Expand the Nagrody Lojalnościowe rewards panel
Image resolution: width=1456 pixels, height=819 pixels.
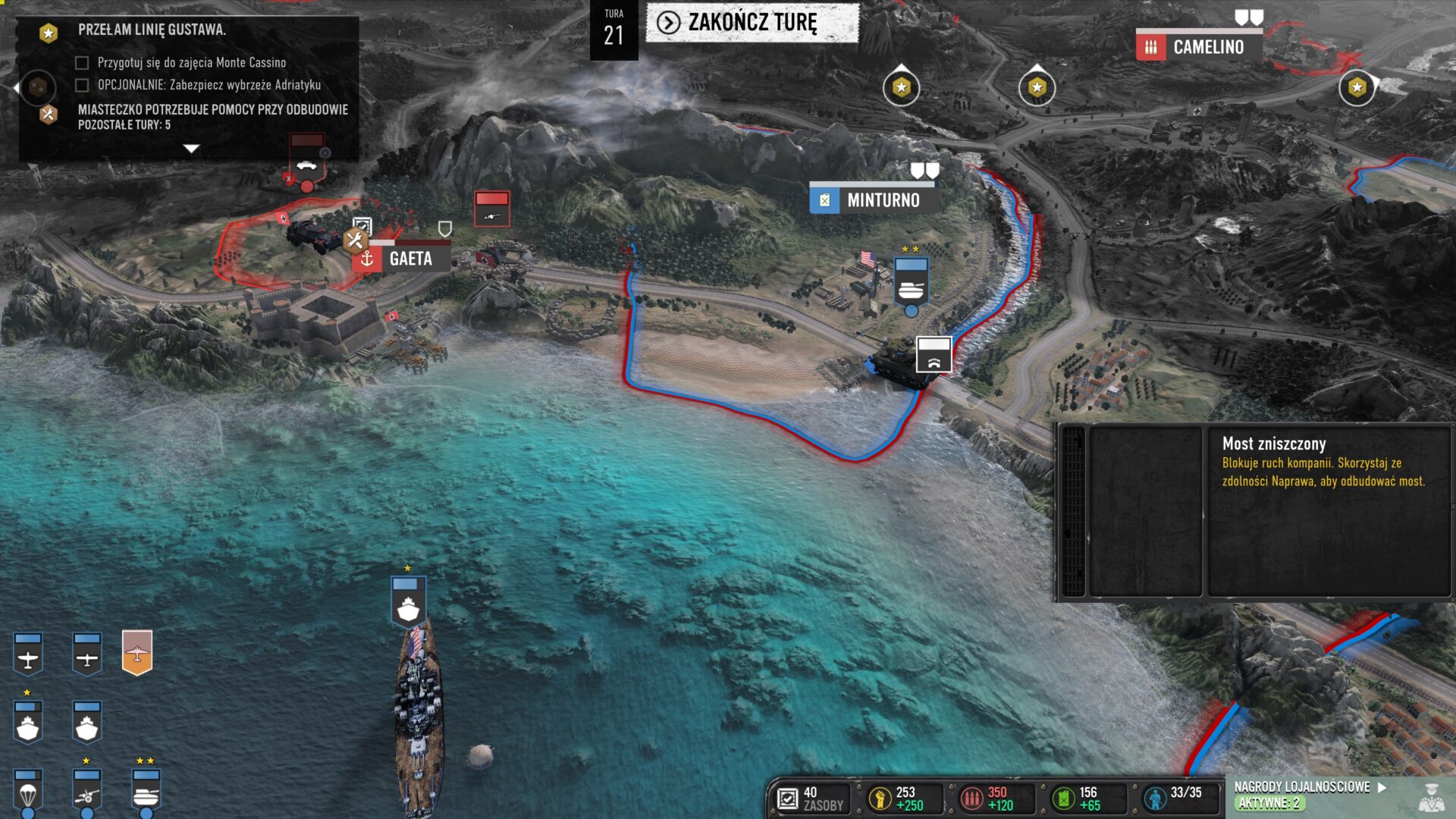click(1382, 788)
